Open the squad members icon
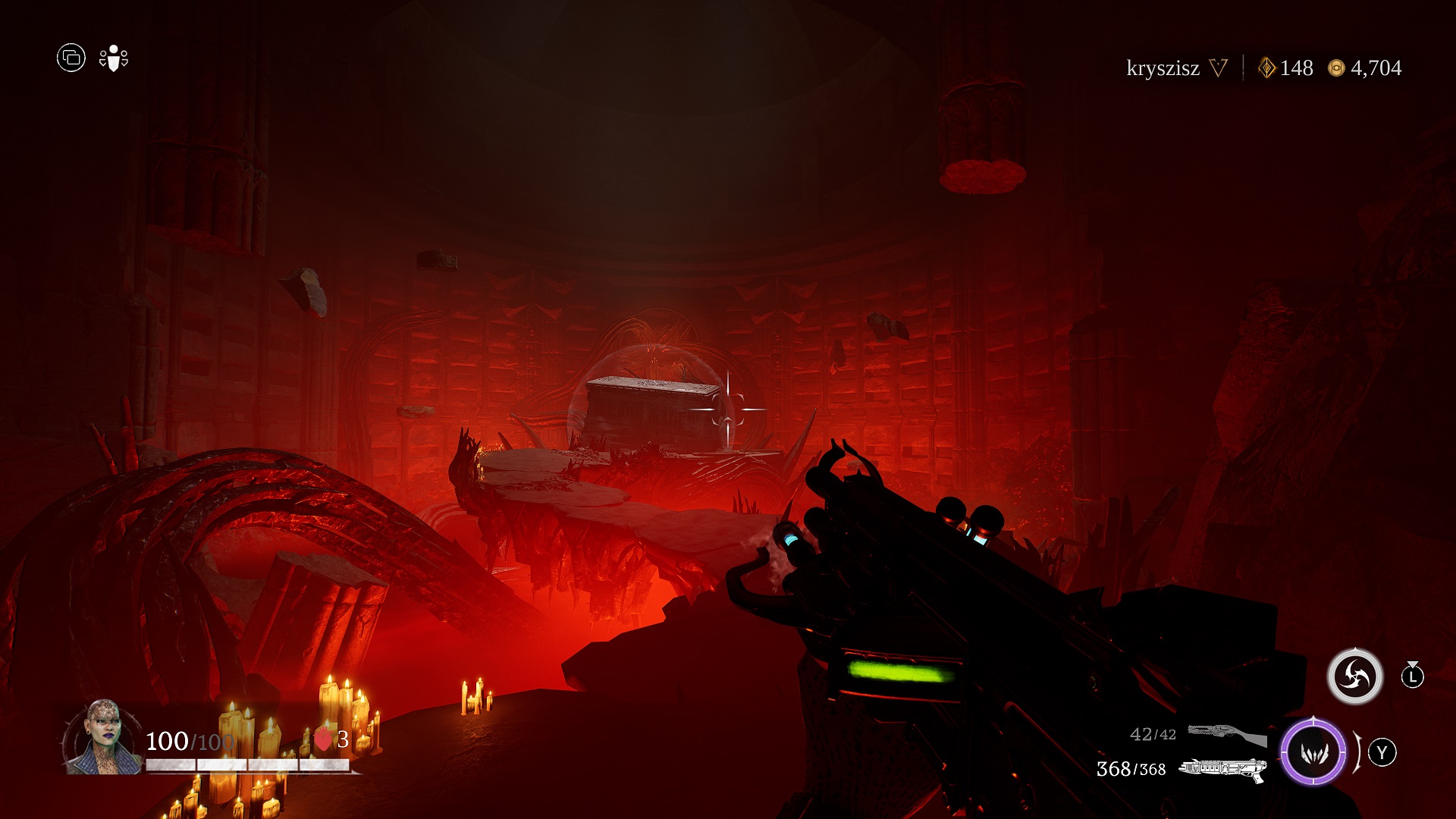 tap(114, 58)
